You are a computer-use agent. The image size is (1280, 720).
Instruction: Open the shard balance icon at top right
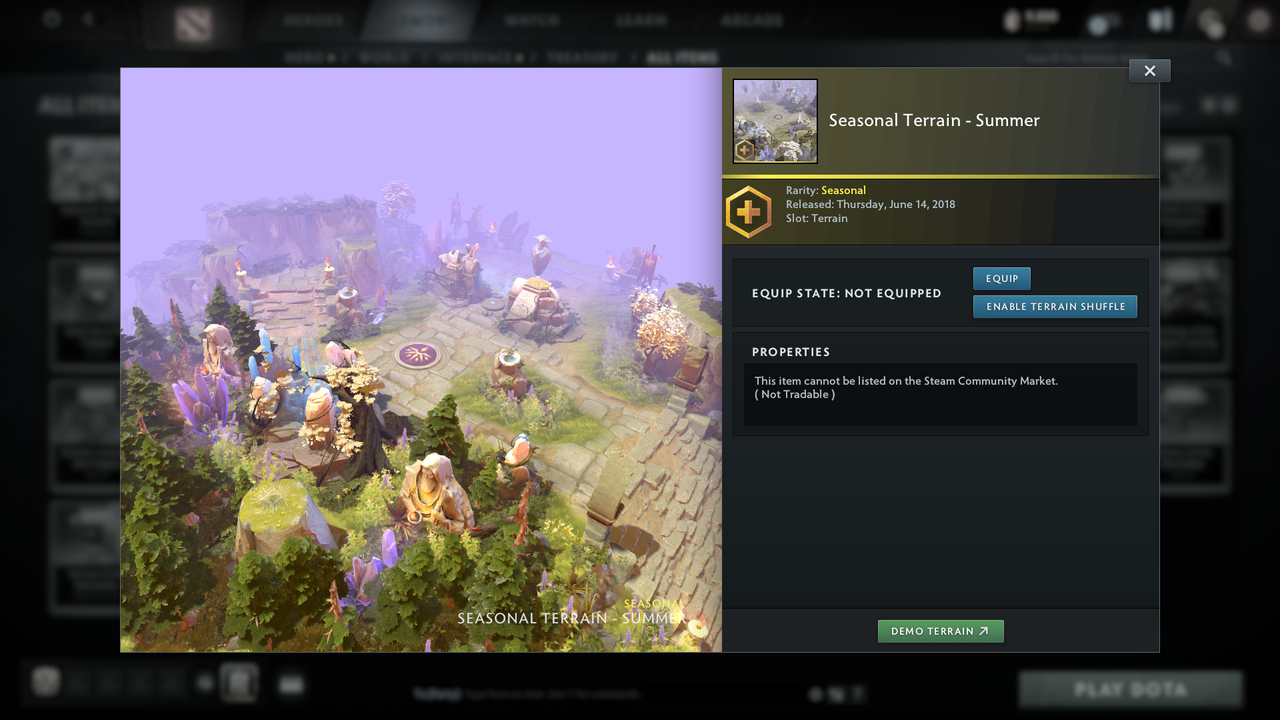click(1012, 19)
